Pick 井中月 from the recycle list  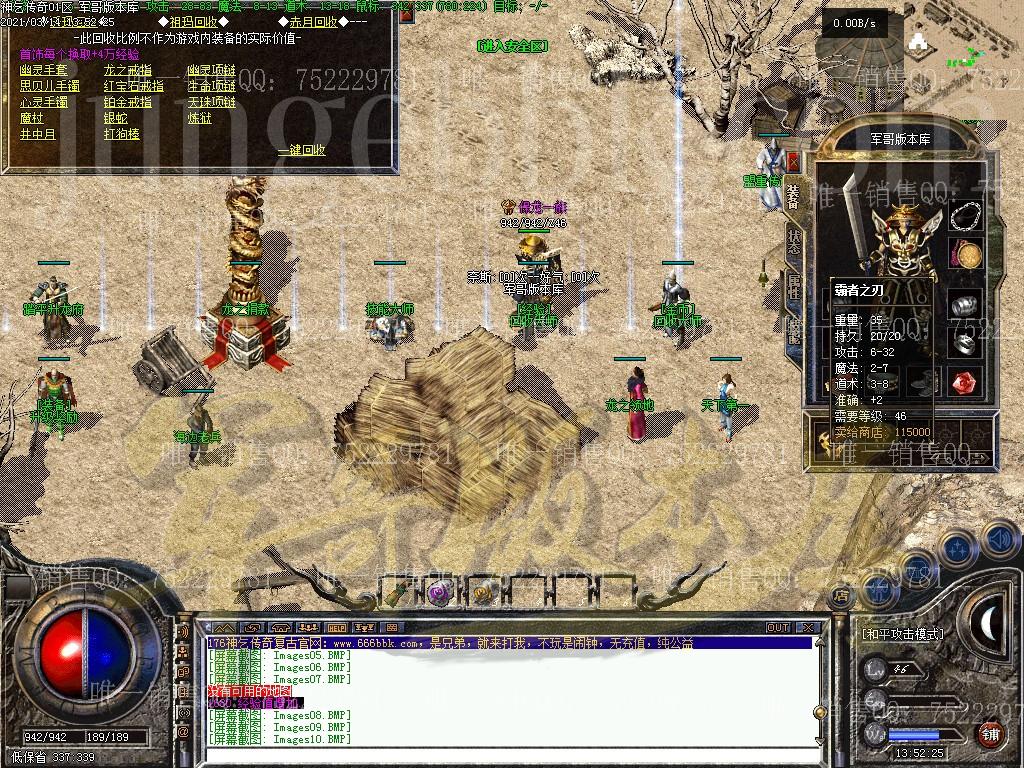[x=38, y=134]
